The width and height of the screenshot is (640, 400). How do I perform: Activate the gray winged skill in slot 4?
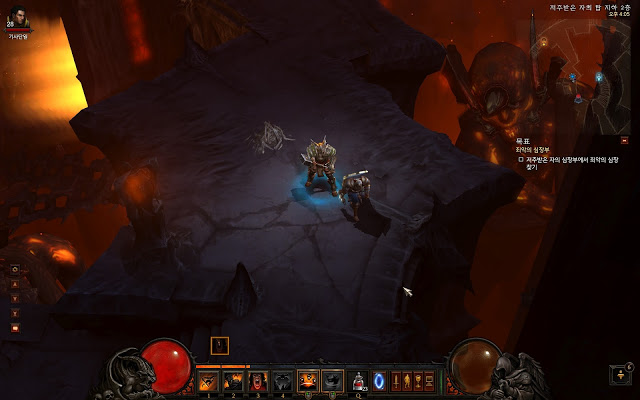pos(282,381)
